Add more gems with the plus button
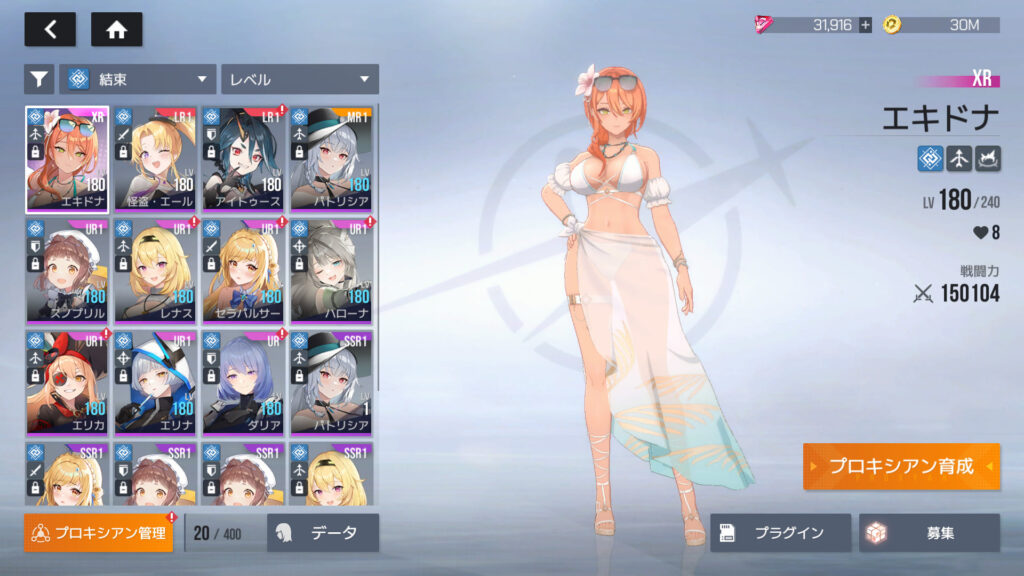 click(x=865, y=25)
